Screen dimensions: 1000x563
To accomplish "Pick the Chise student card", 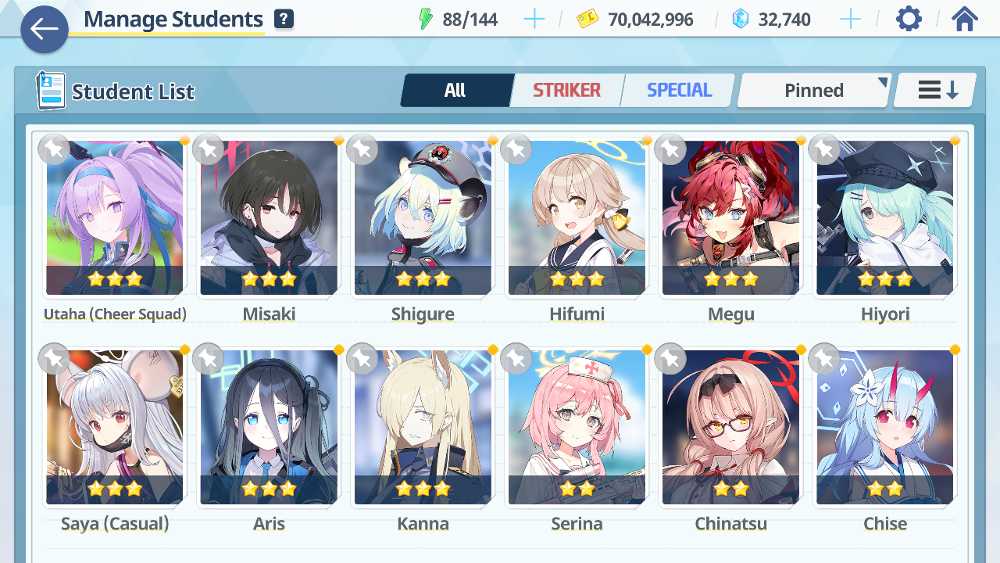I will [x=885, y=428].
